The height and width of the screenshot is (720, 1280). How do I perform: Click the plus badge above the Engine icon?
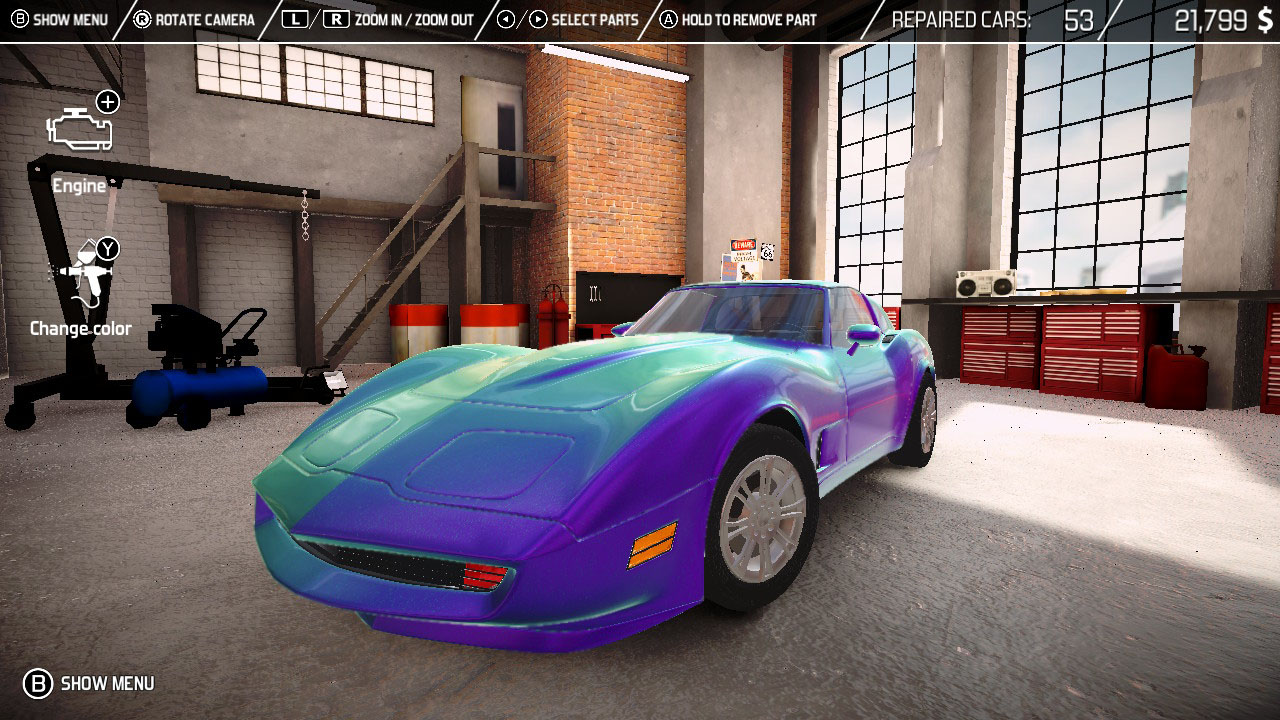pyautogui.click(x=108, y=101)
